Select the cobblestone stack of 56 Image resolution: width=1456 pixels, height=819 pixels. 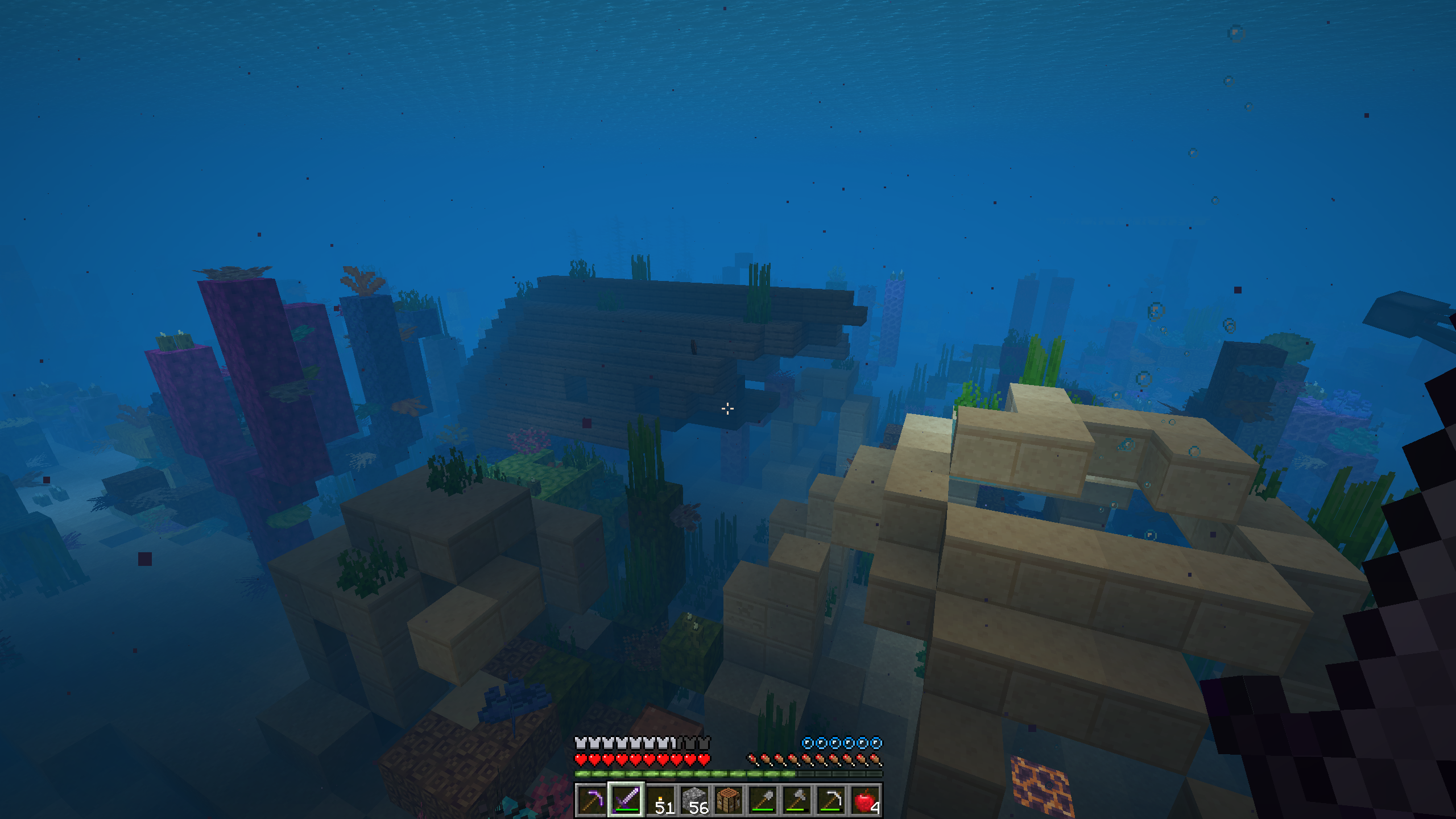(694, 800)
